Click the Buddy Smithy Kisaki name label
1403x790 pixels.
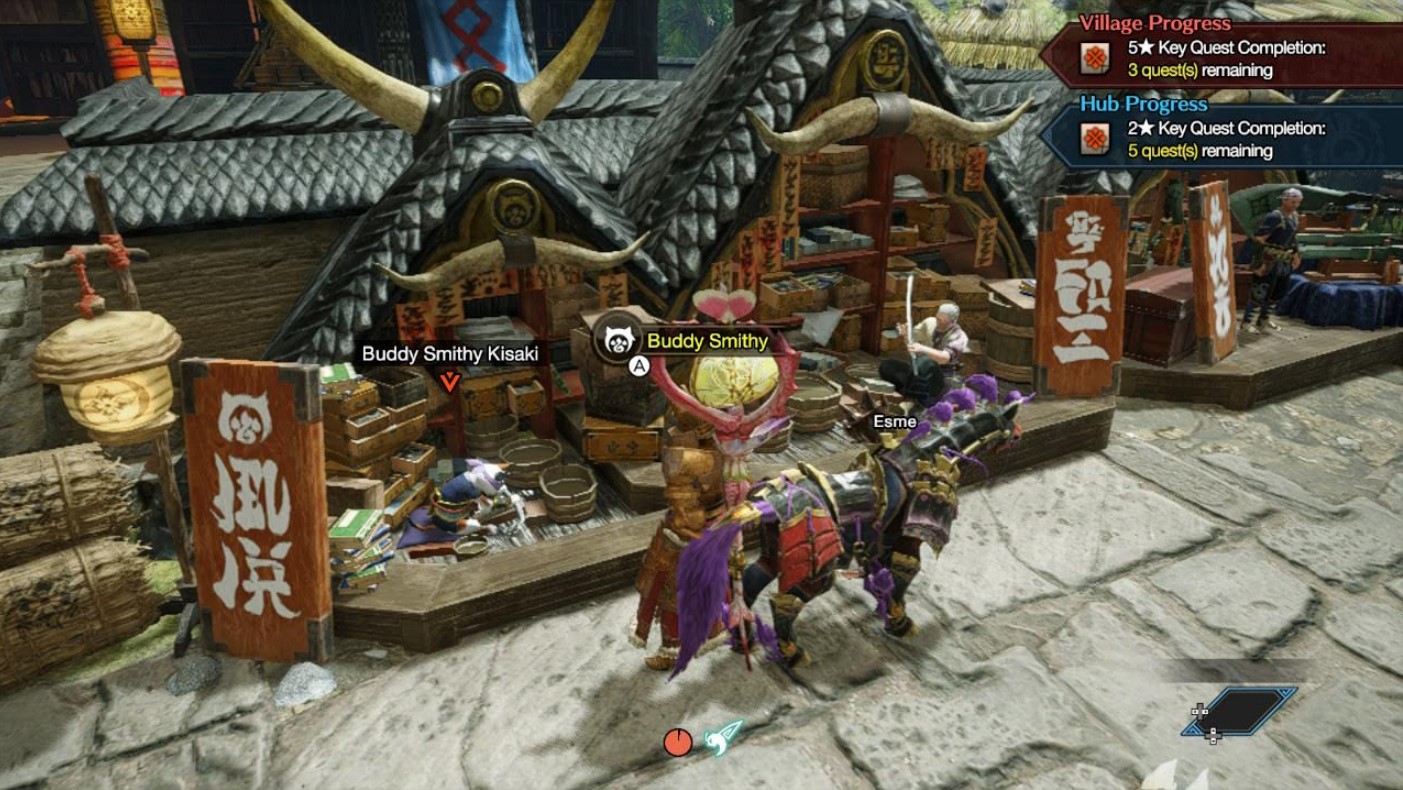pyautogui.click(x=450, y=354)
